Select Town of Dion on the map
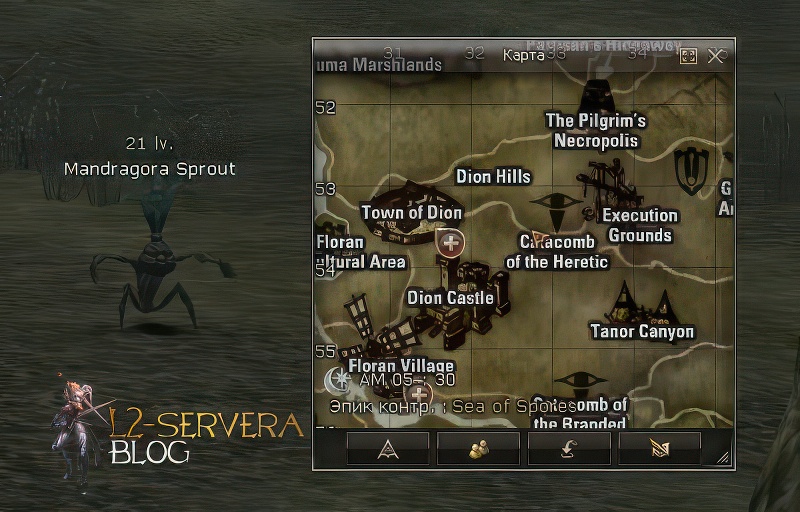The image size is (800, 512). click(411, 212)
